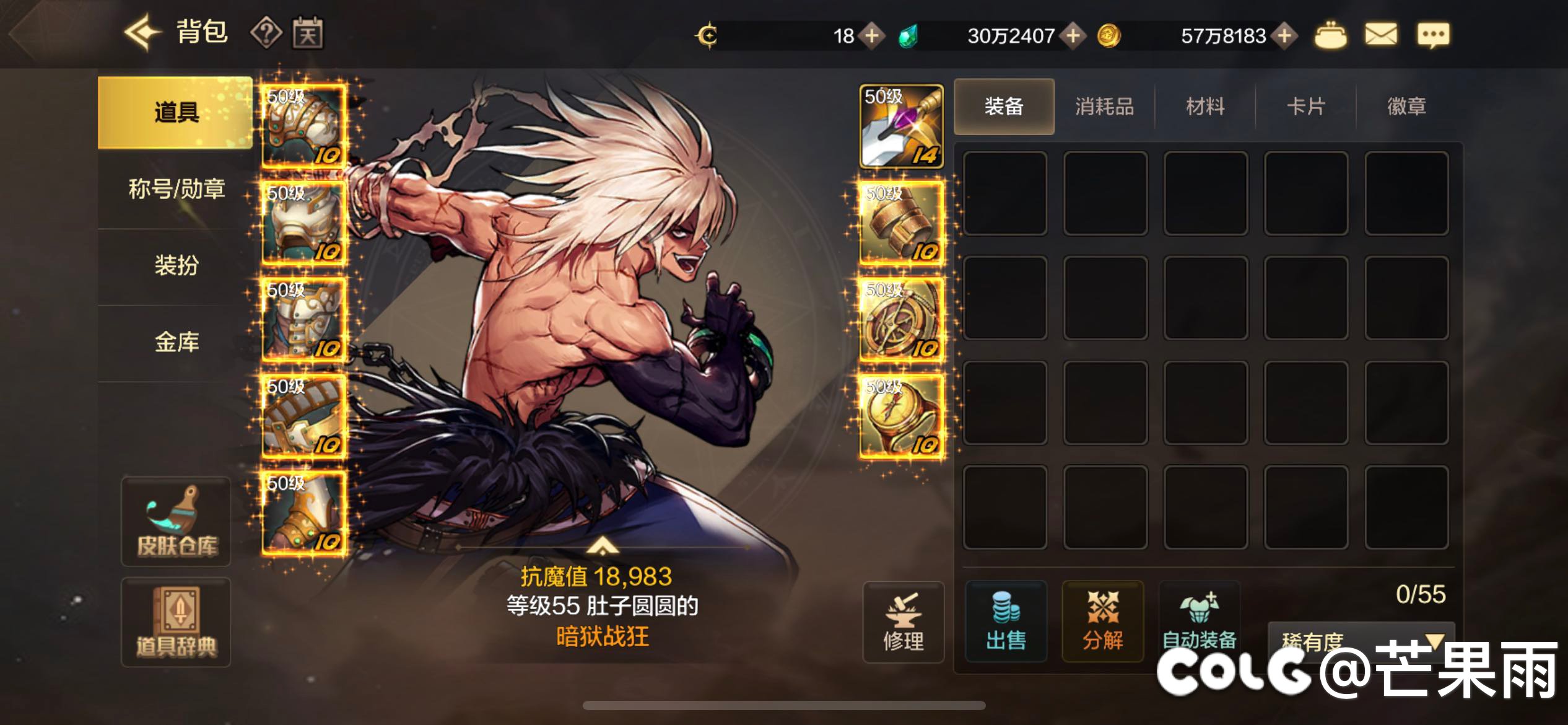This screenshot has width=1568, height=725.
Task: Use the 自动装备 auto-equip button
Action: point(1199,622)
